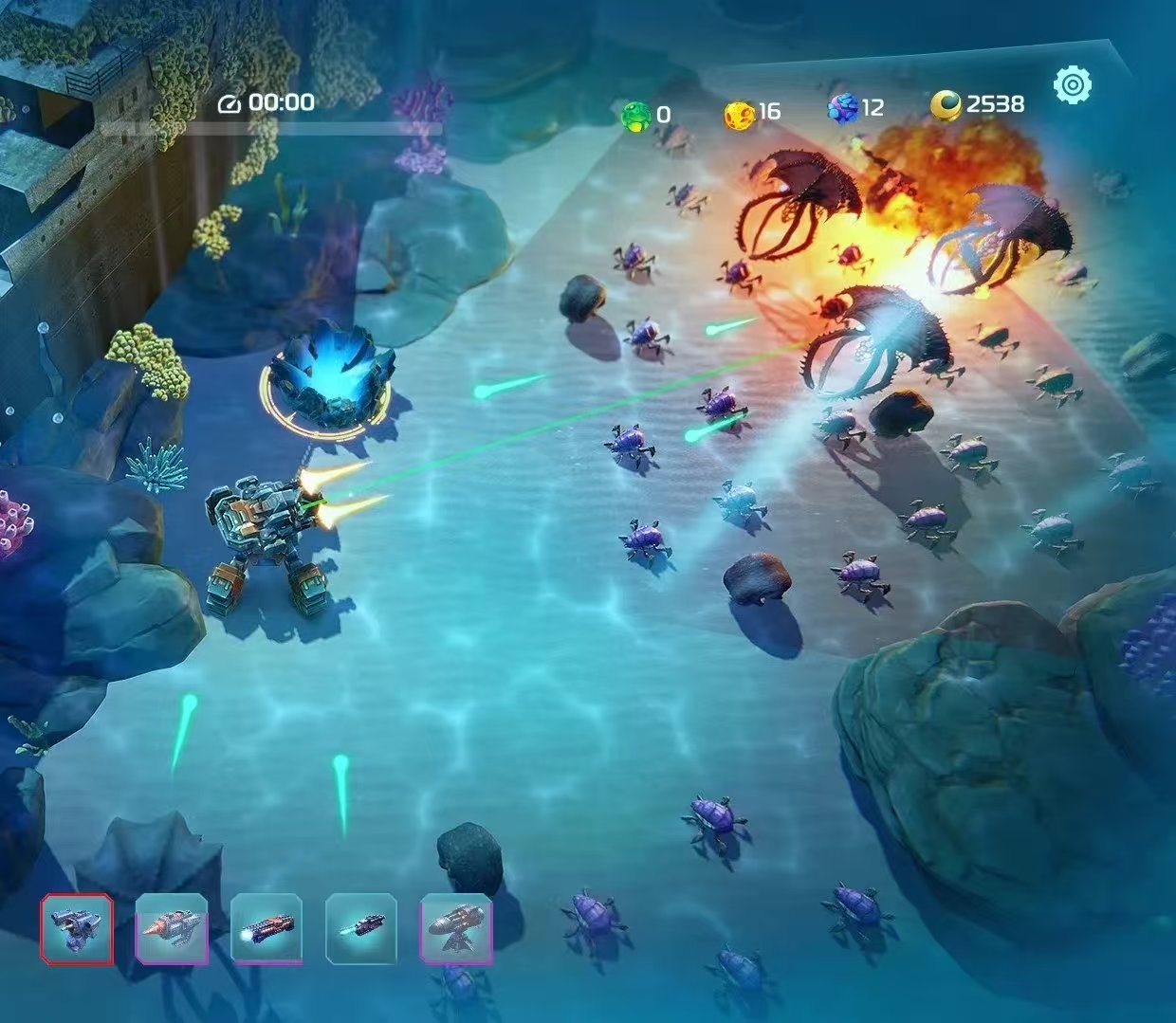Open settings with the gear icon
The height and width of the screenshot is (1023, 1176).
pos(1073,85)
